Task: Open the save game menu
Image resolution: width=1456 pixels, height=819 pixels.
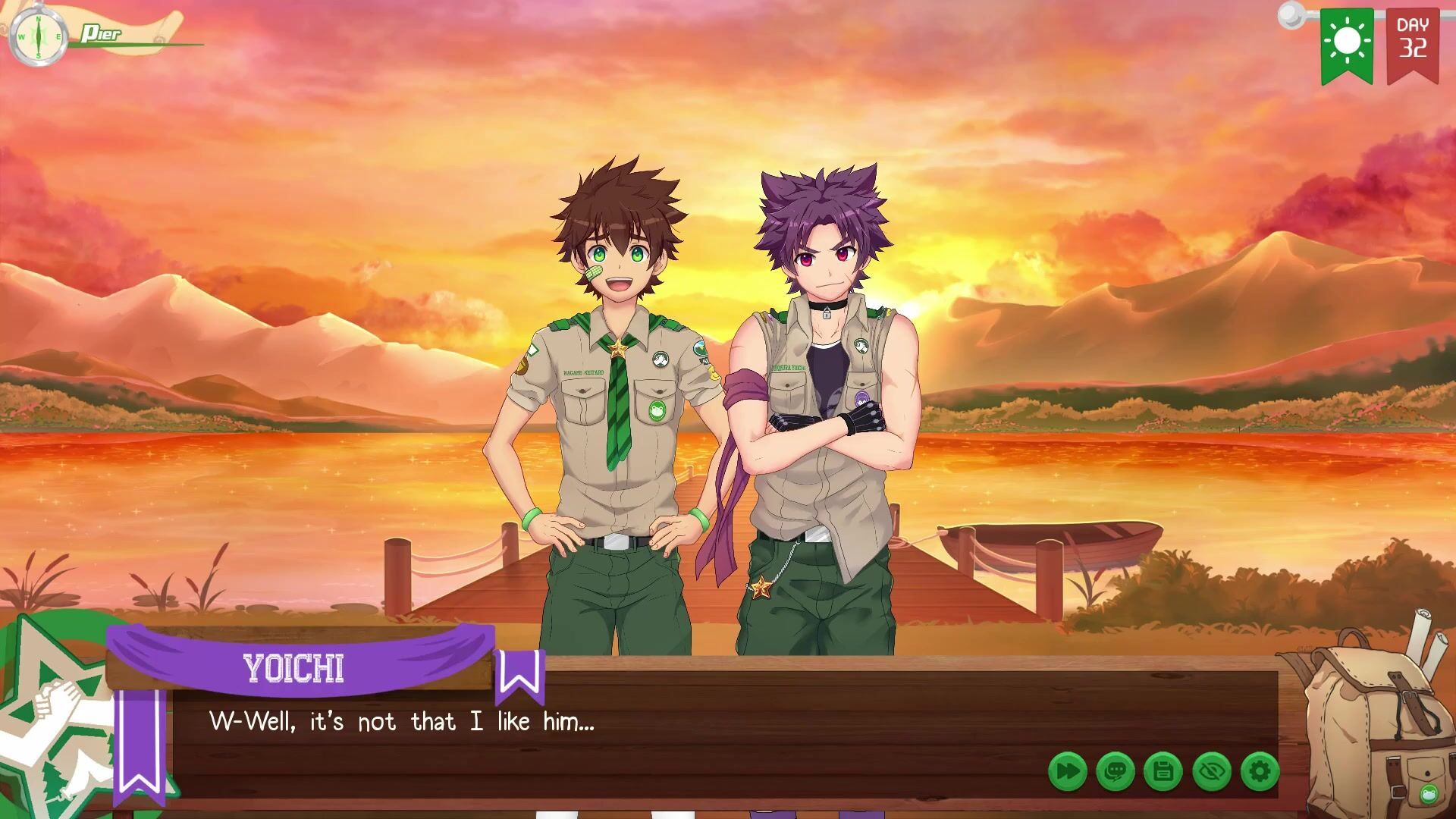Action: tap(1163, 772)
